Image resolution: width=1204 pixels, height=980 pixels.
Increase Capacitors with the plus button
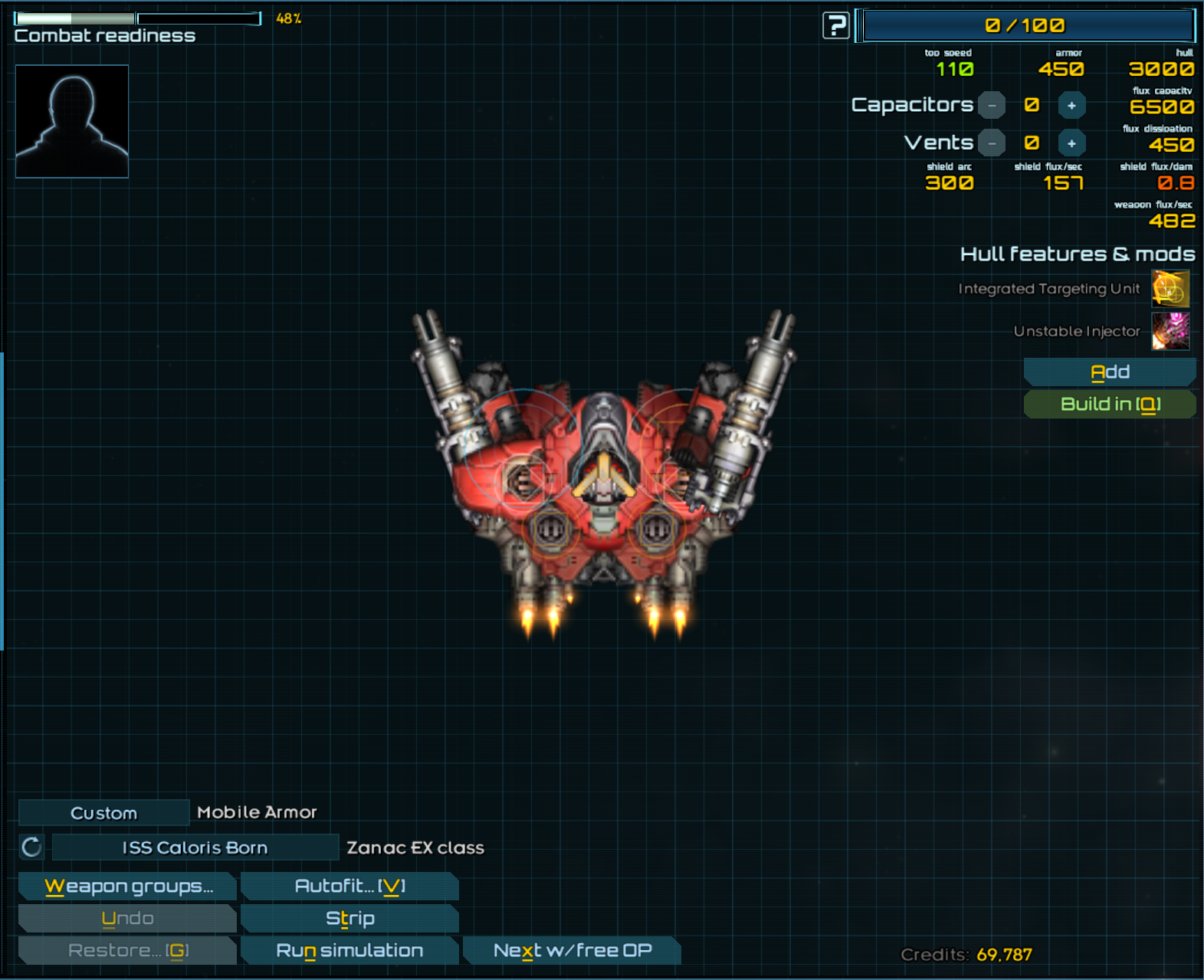[x=1071, y=106]
